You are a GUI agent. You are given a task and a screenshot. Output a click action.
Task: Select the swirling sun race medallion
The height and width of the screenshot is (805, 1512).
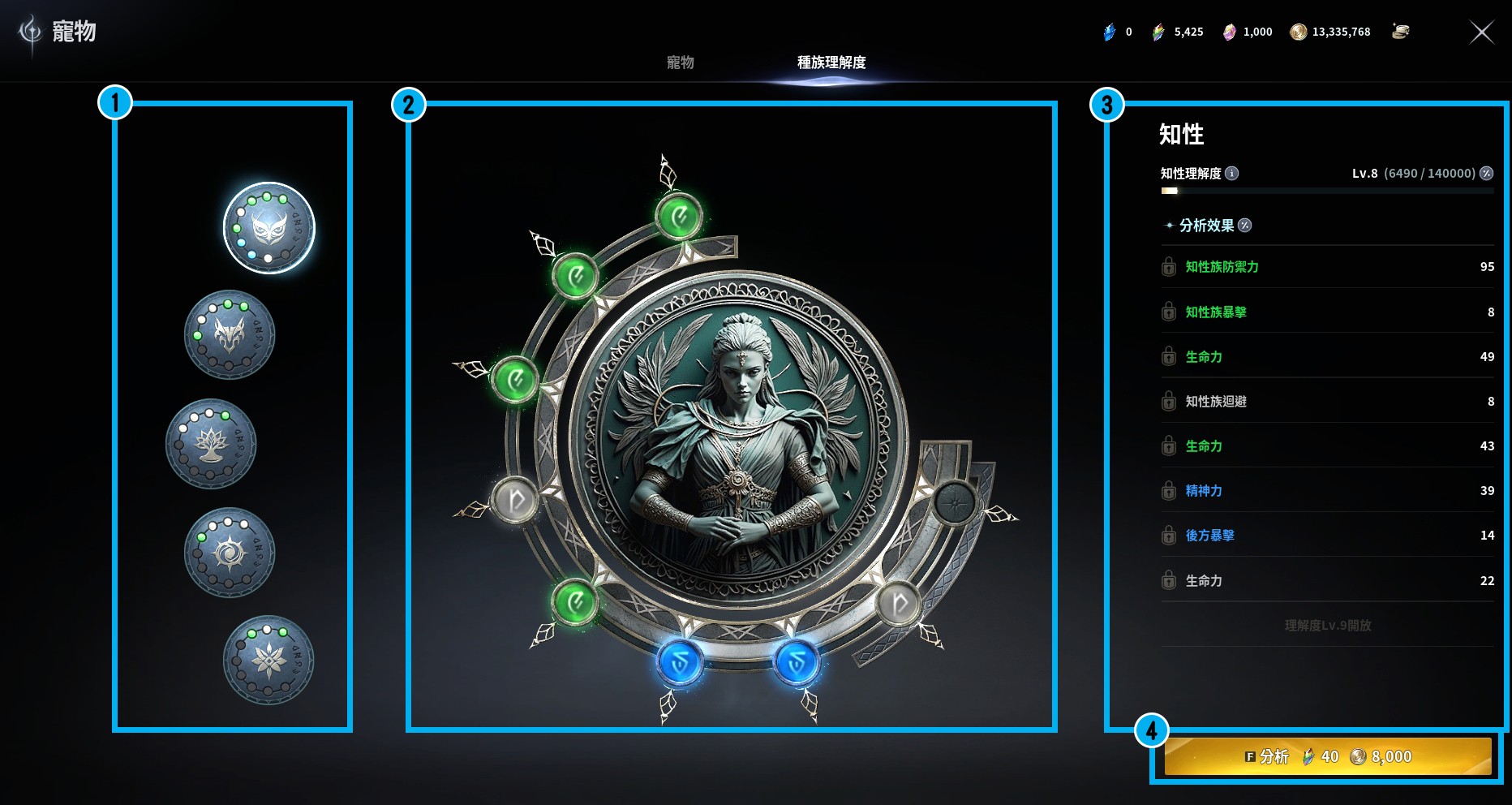230,553
